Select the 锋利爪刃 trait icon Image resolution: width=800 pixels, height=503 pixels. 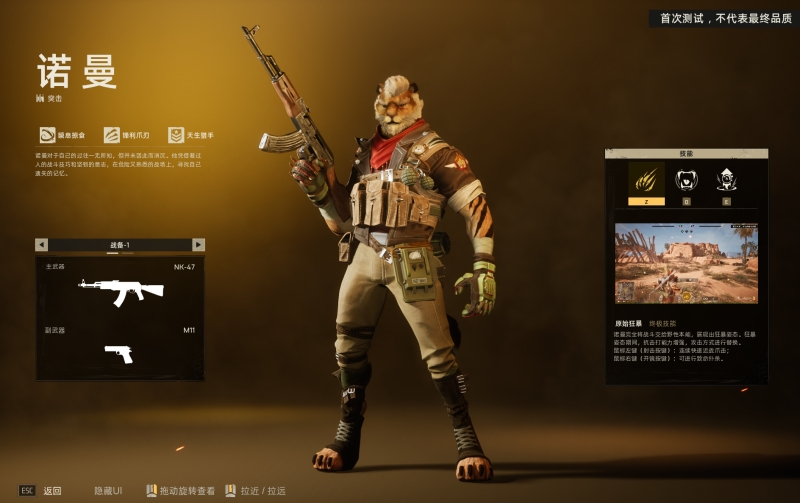click(x=112, y=135)
